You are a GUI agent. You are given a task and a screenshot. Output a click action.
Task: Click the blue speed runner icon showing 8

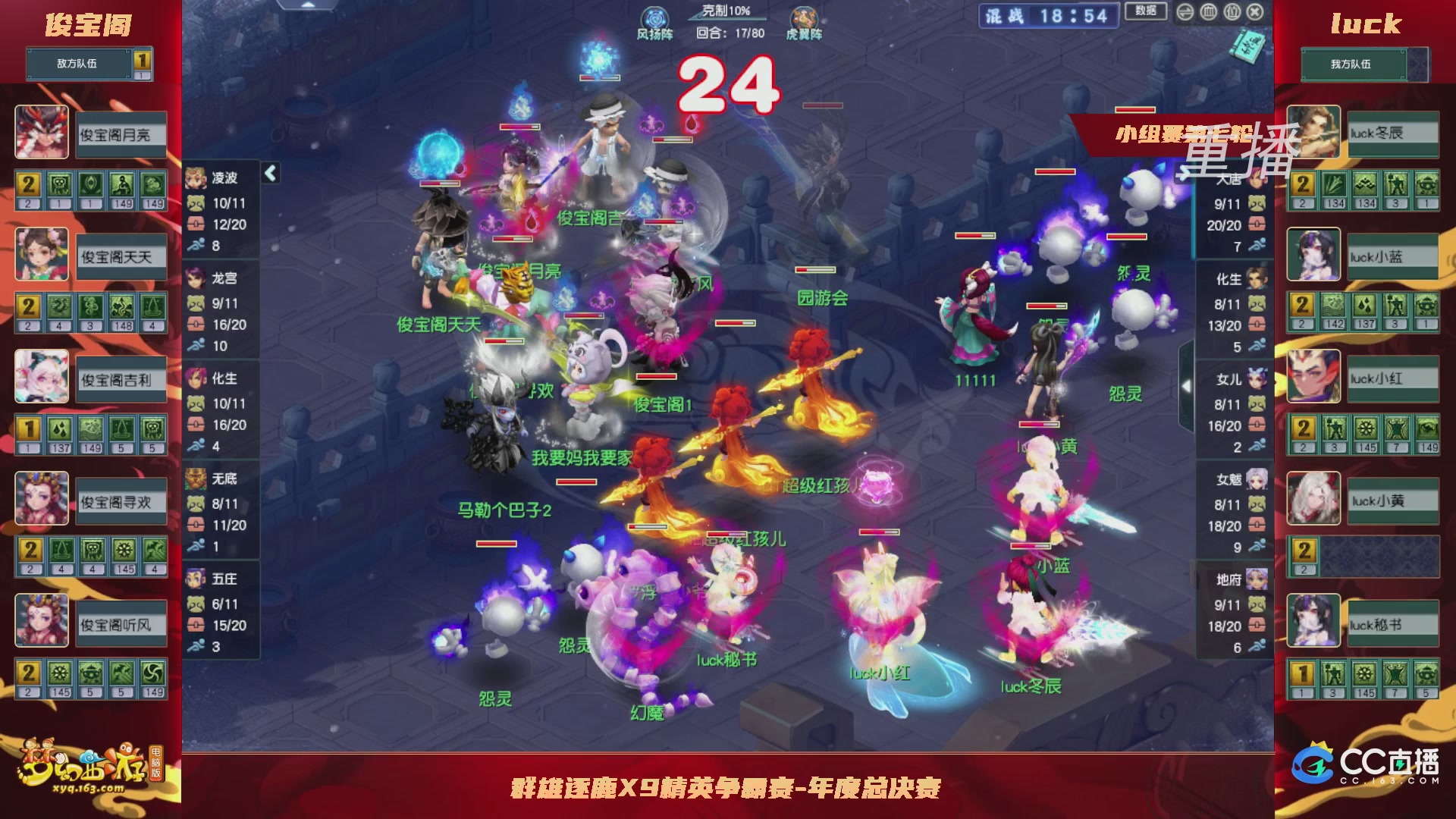[195, 244]
